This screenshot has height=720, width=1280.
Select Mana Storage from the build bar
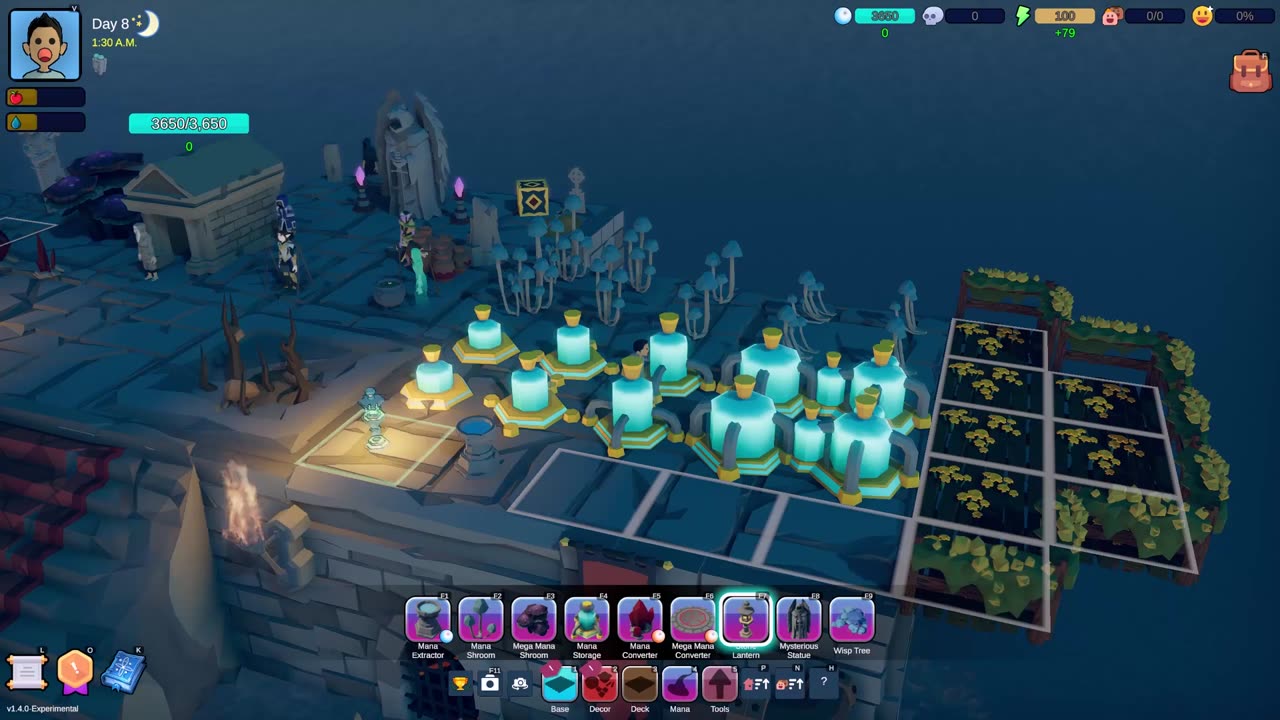(587, 619)
